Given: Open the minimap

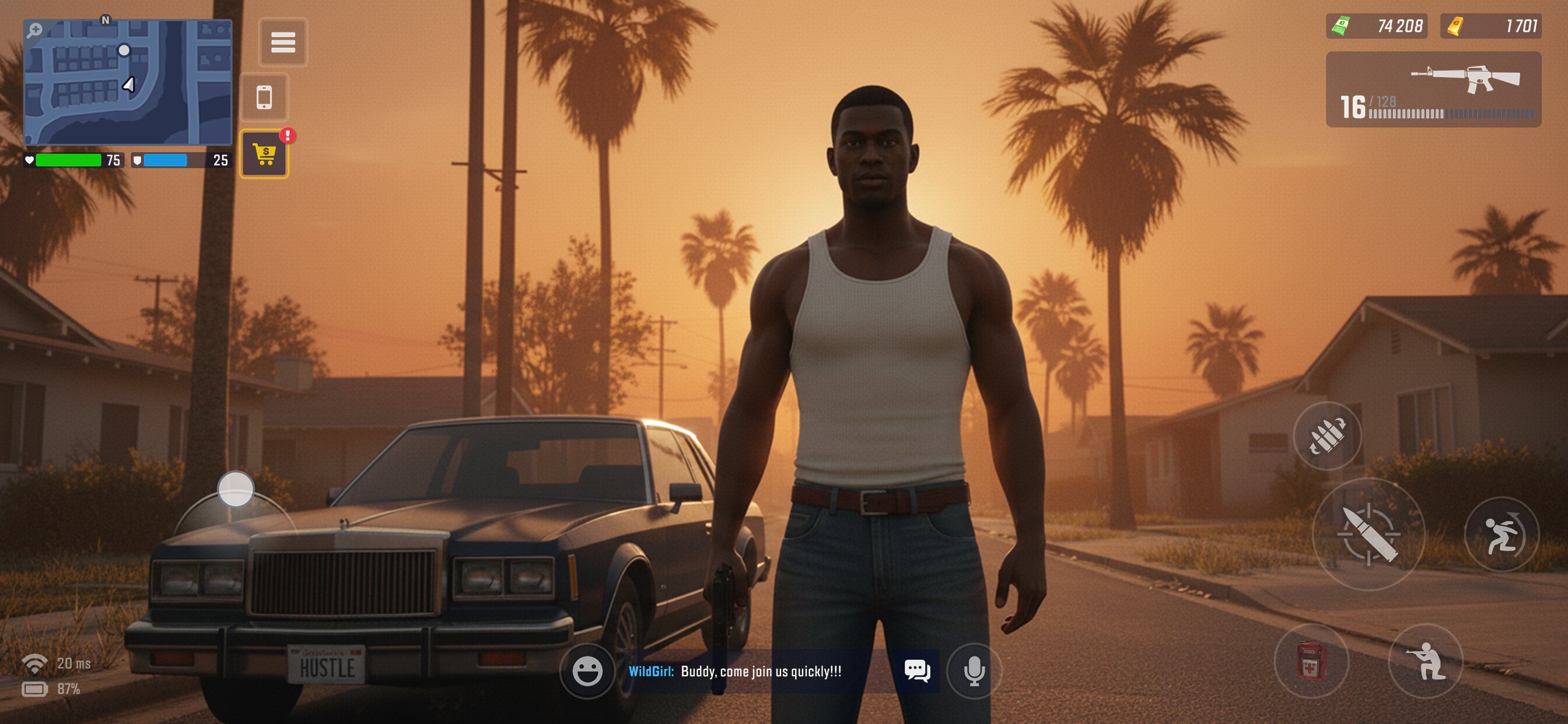Looking at the screenshot, I should 128,82.
